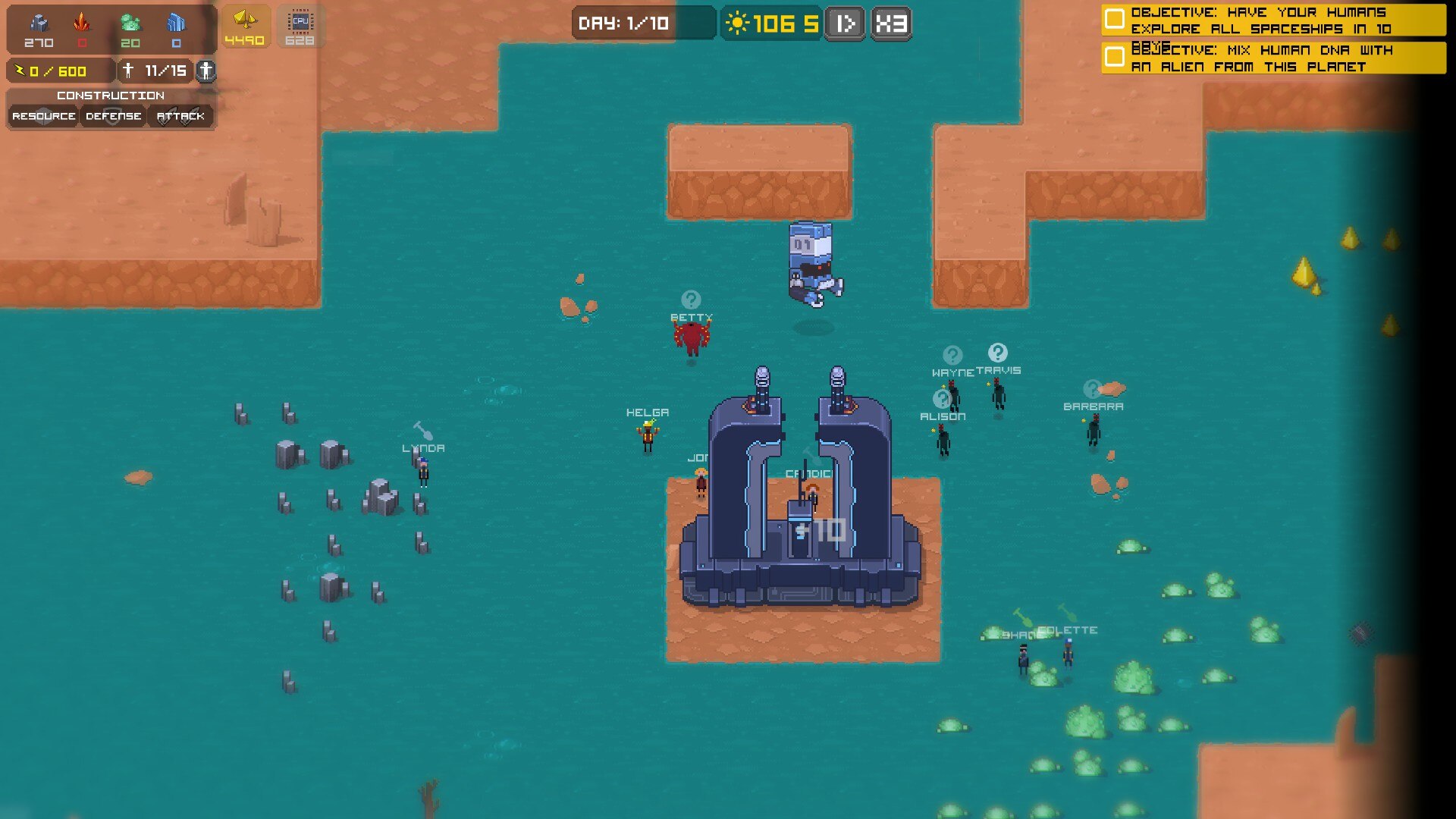Click the step-forward time control button
This screenshot has width=1456, height=819.
point(845,24)
